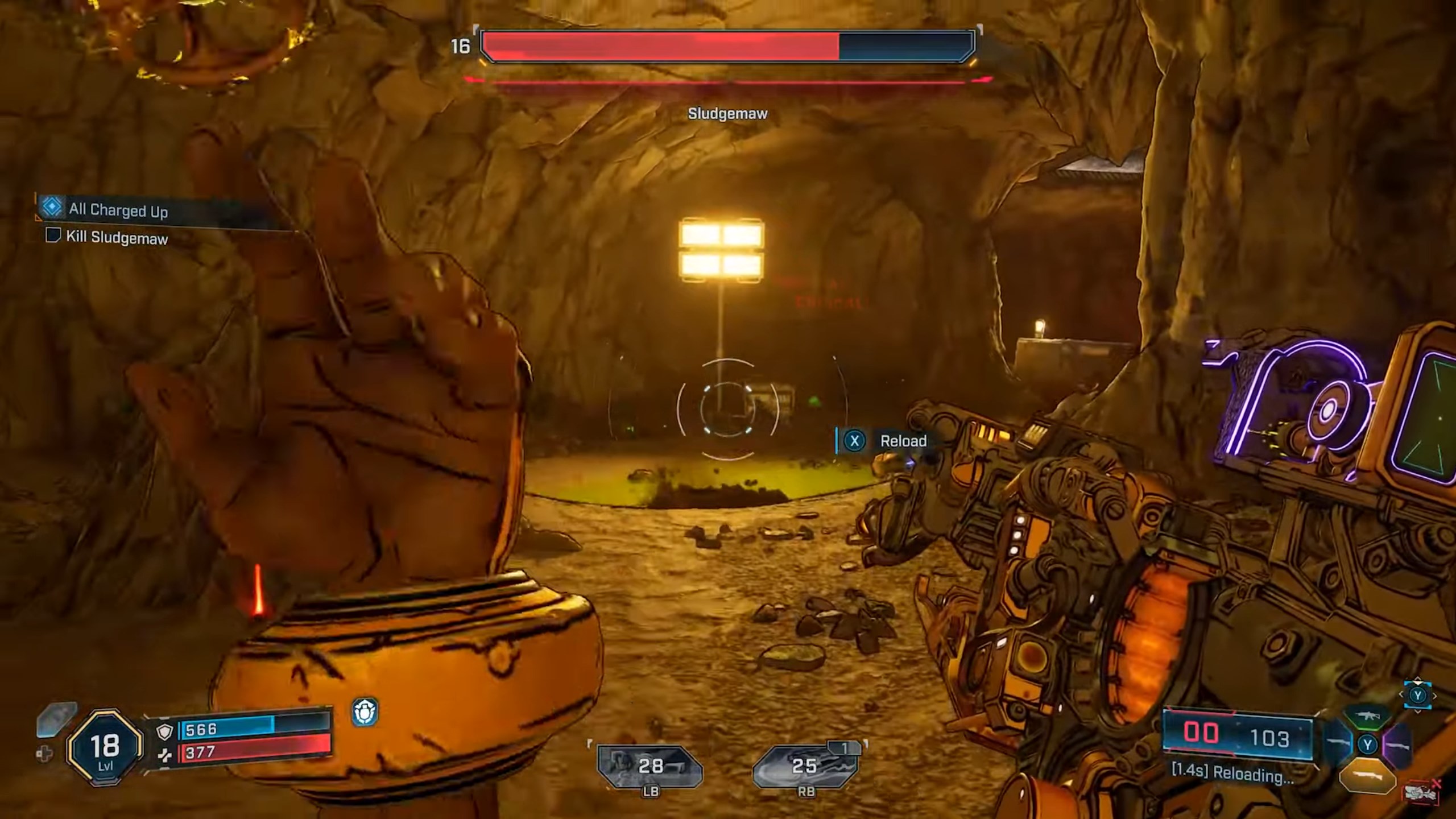Click the grenade slot icon marked with red X

pos(1422,792)
